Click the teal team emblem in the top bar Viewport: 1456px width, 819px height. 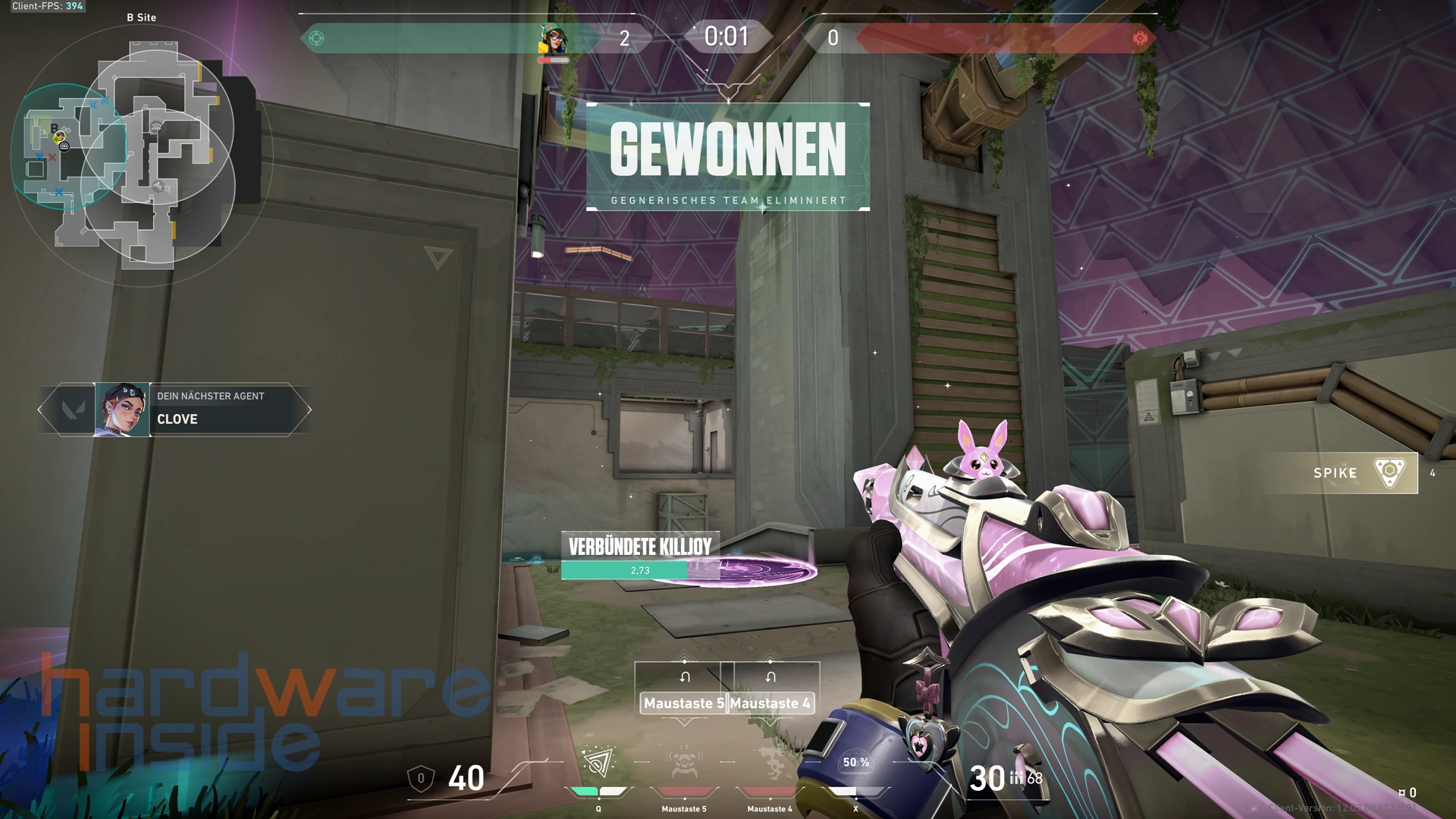317,38
